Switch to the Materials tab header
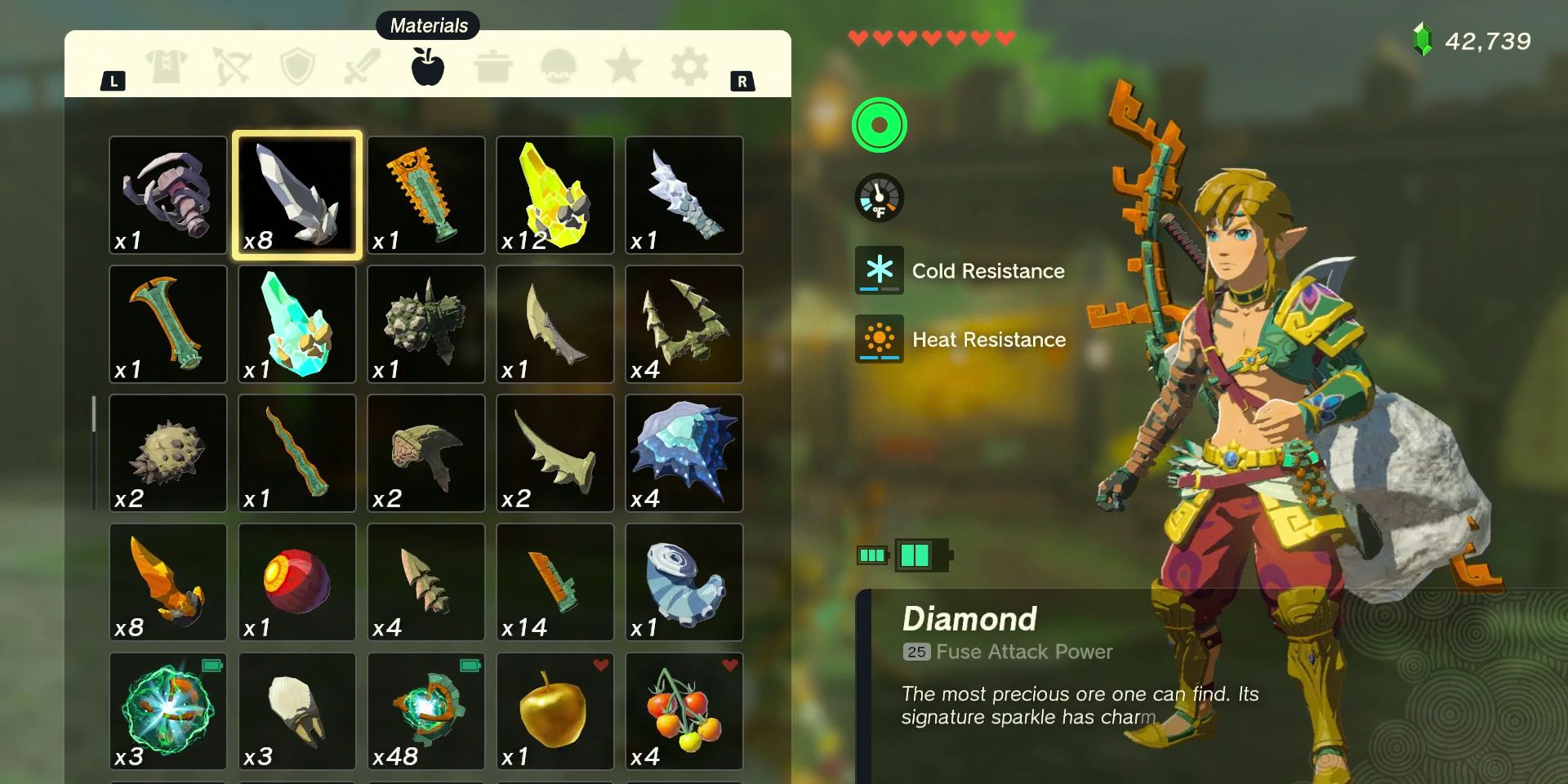This screenshot has height=784, width=1568. click(x=428, y=25)
